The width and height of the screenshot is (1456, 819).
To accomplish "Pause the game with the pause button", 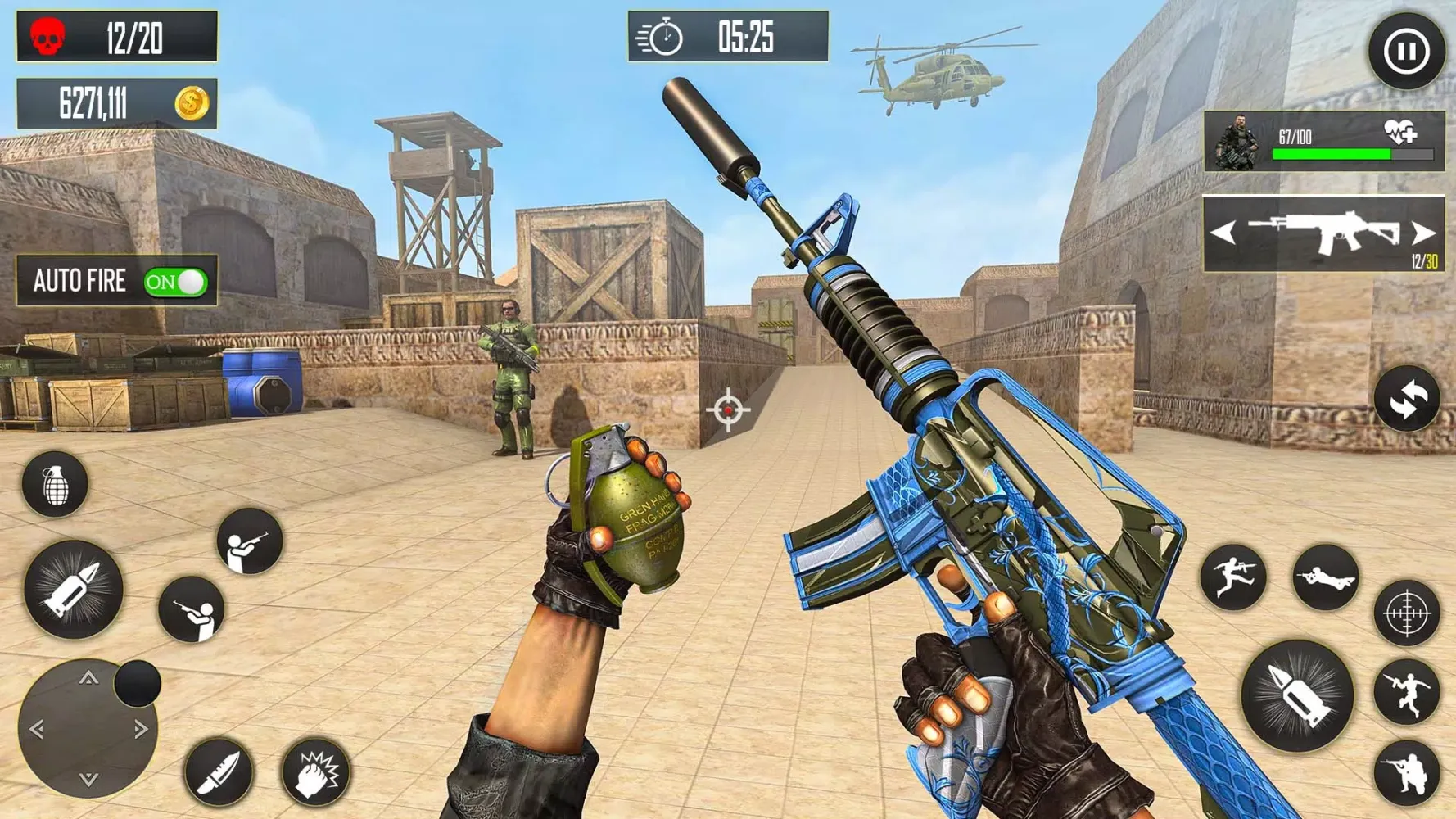I will click(1406, 52).
